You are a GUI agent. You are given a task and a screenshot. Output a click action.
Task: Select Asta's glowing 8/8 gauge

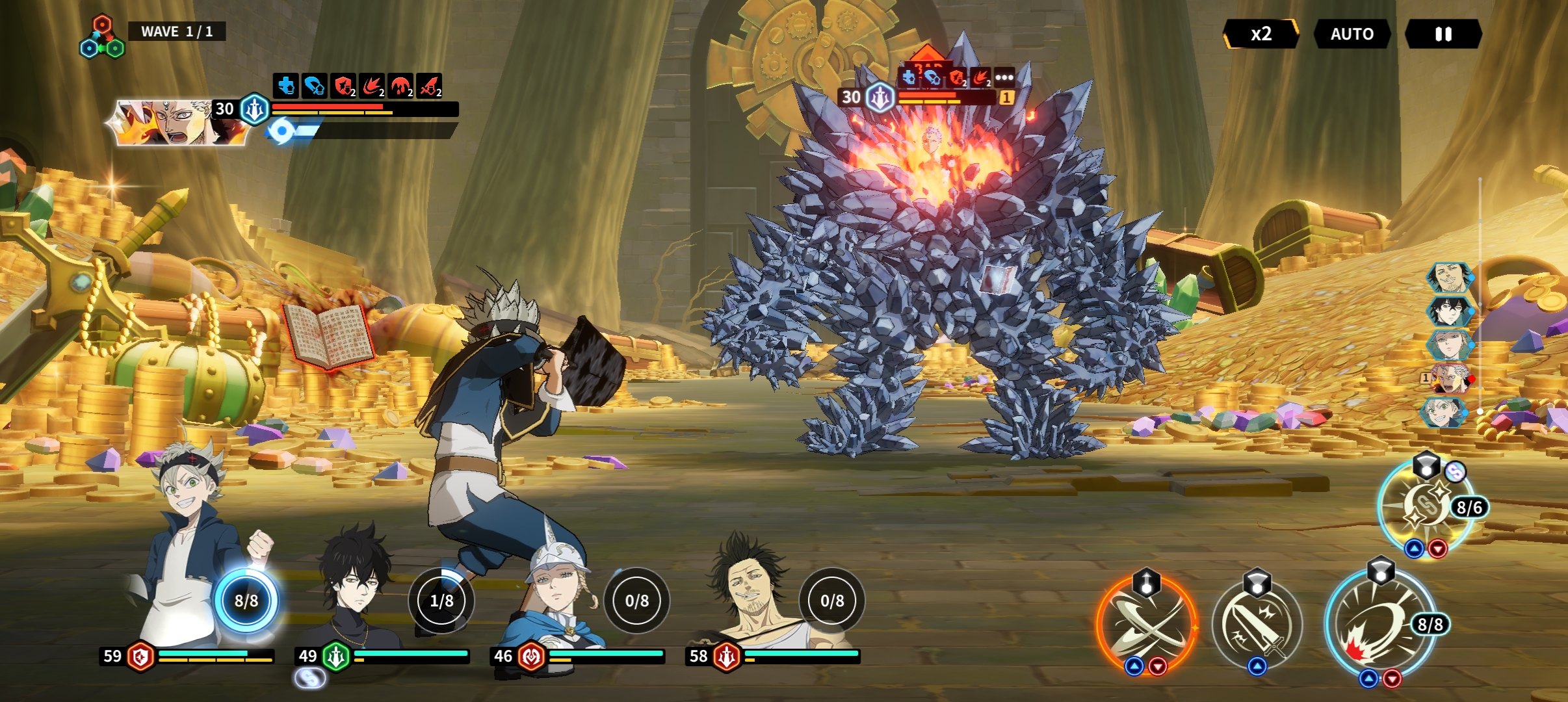point(246,601)
